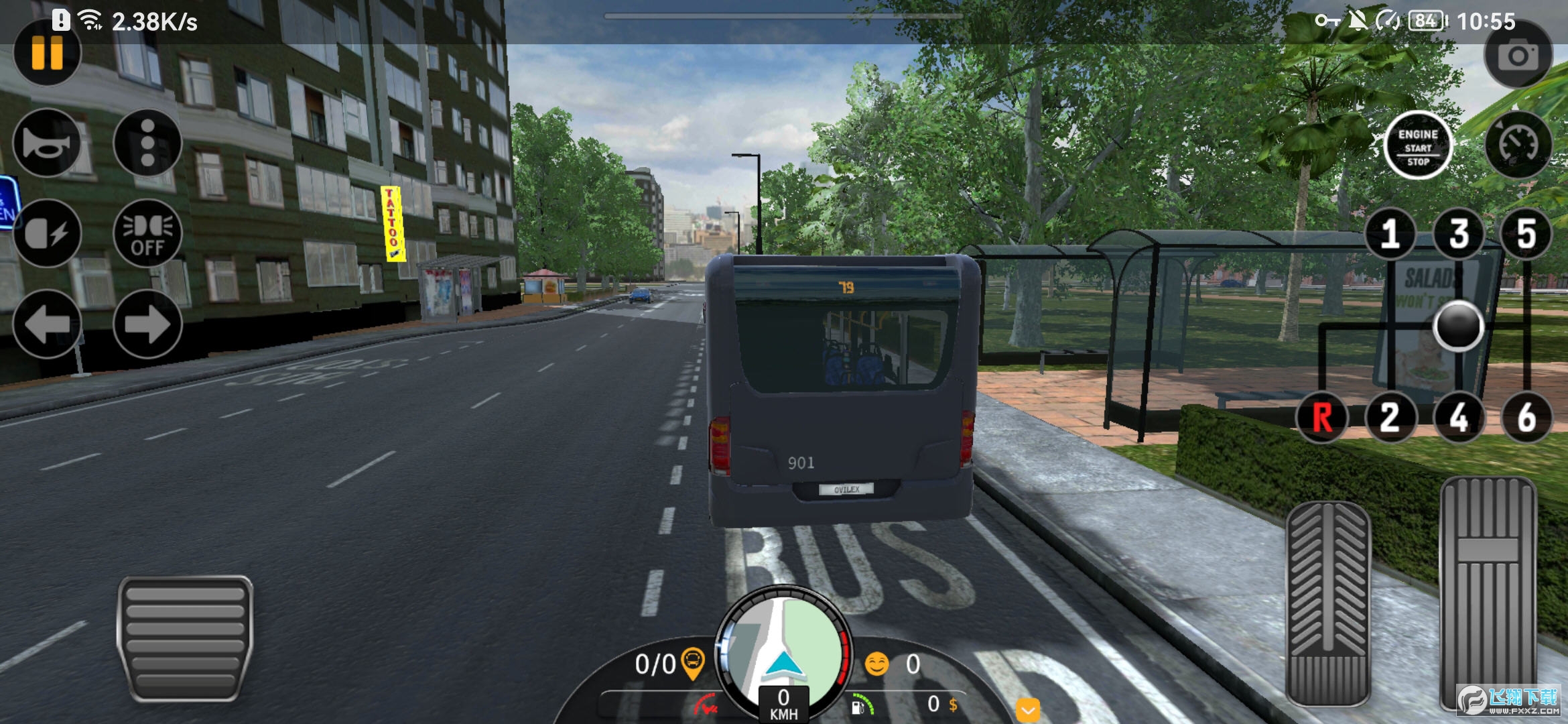Open the three-dots traffic light menu

point(147,143)
